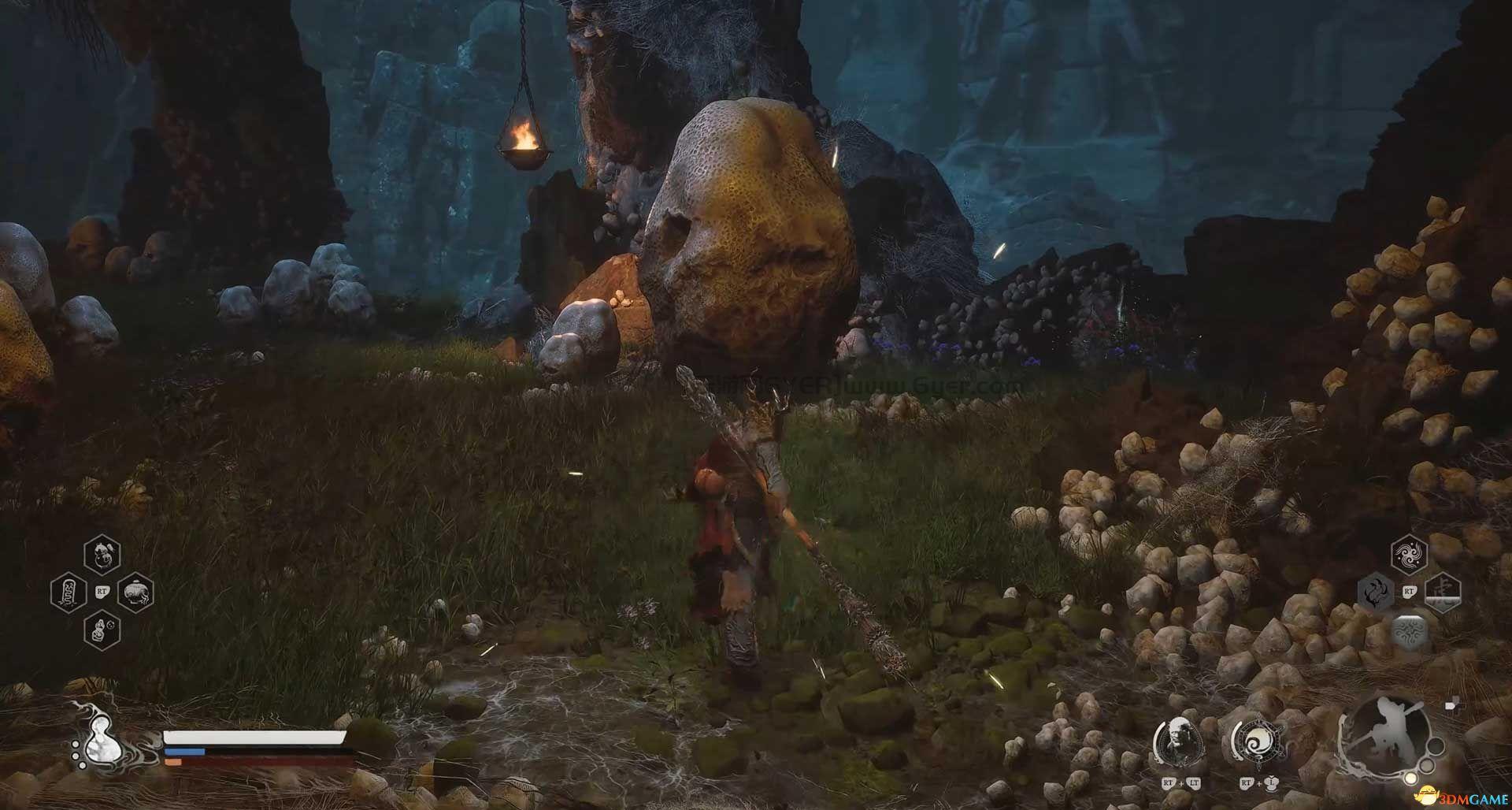This screenshot has height=810, width=1512.
Task: Activate the knot-pattern spell on cooldown
Action: [x=1409, y=630]
